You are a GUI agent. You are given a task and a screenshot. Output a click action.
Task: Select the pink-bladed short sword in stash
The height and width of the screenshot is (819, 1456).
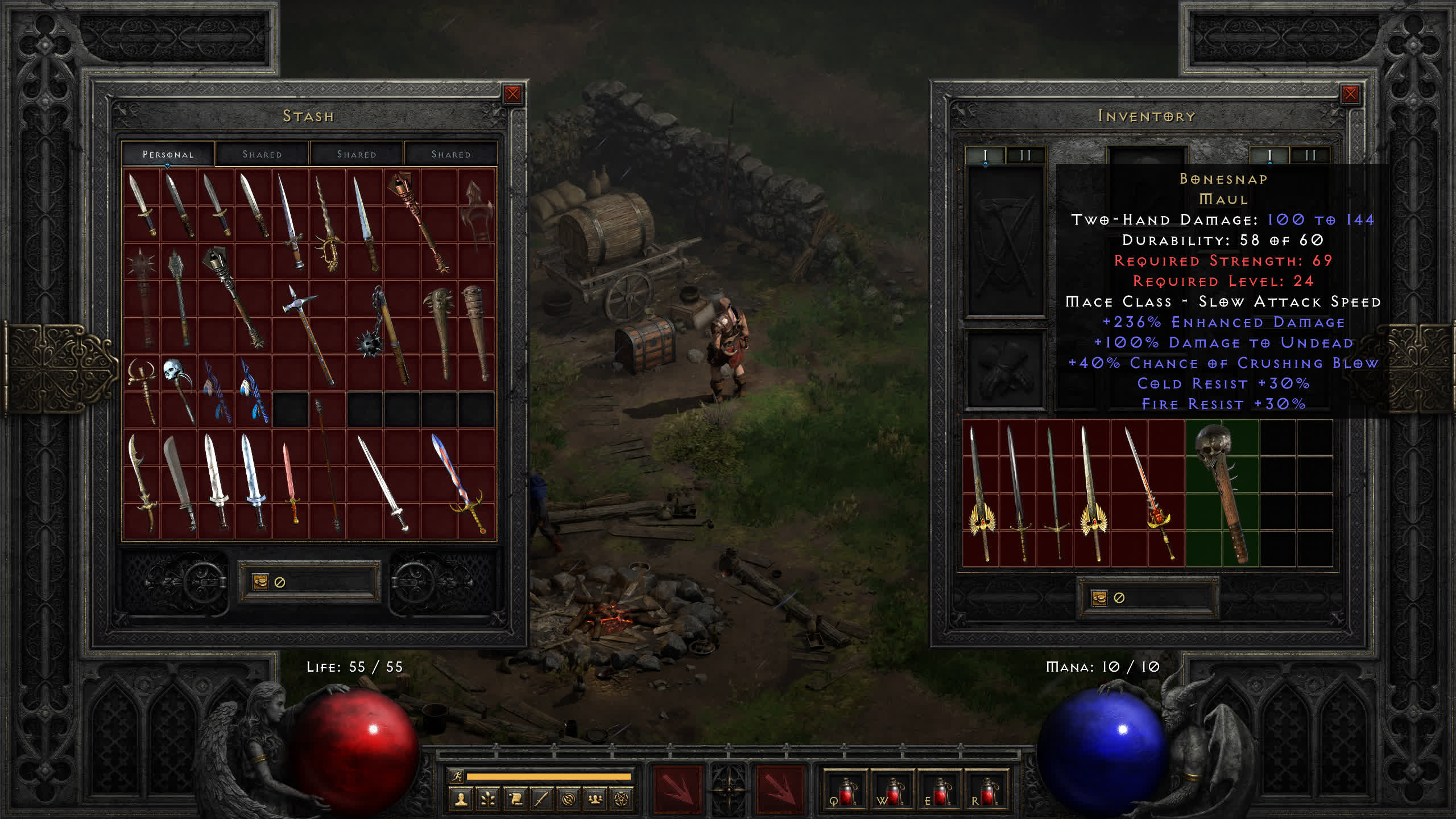(x=291, y=482)
